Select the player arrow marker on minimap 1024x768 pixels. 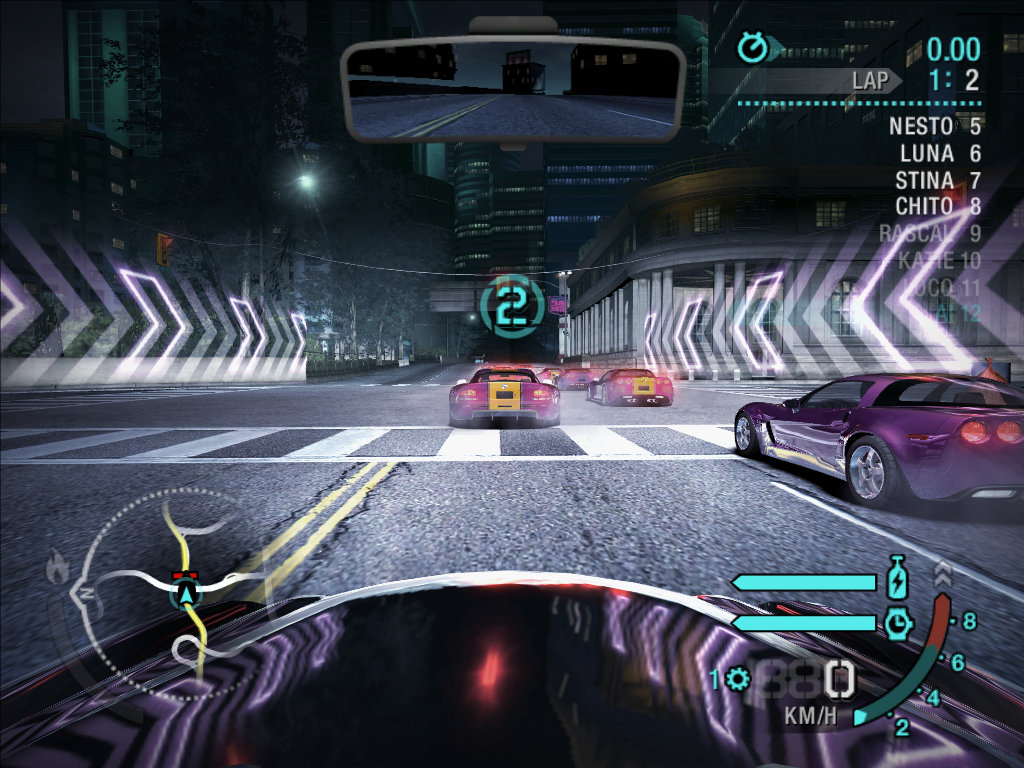point(186,596)
